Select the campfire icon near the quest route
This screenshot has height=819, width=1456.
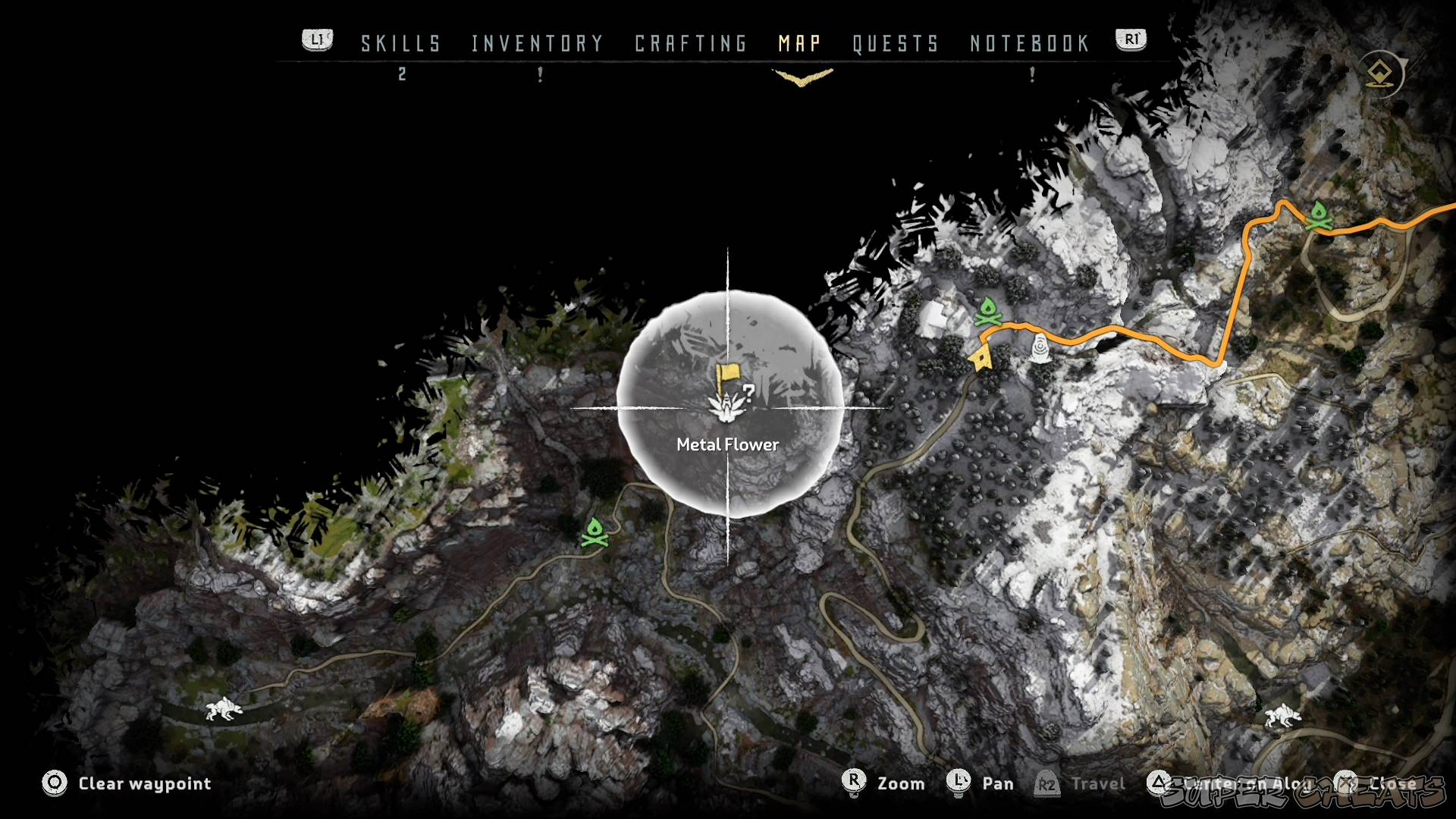pos(990,311)
